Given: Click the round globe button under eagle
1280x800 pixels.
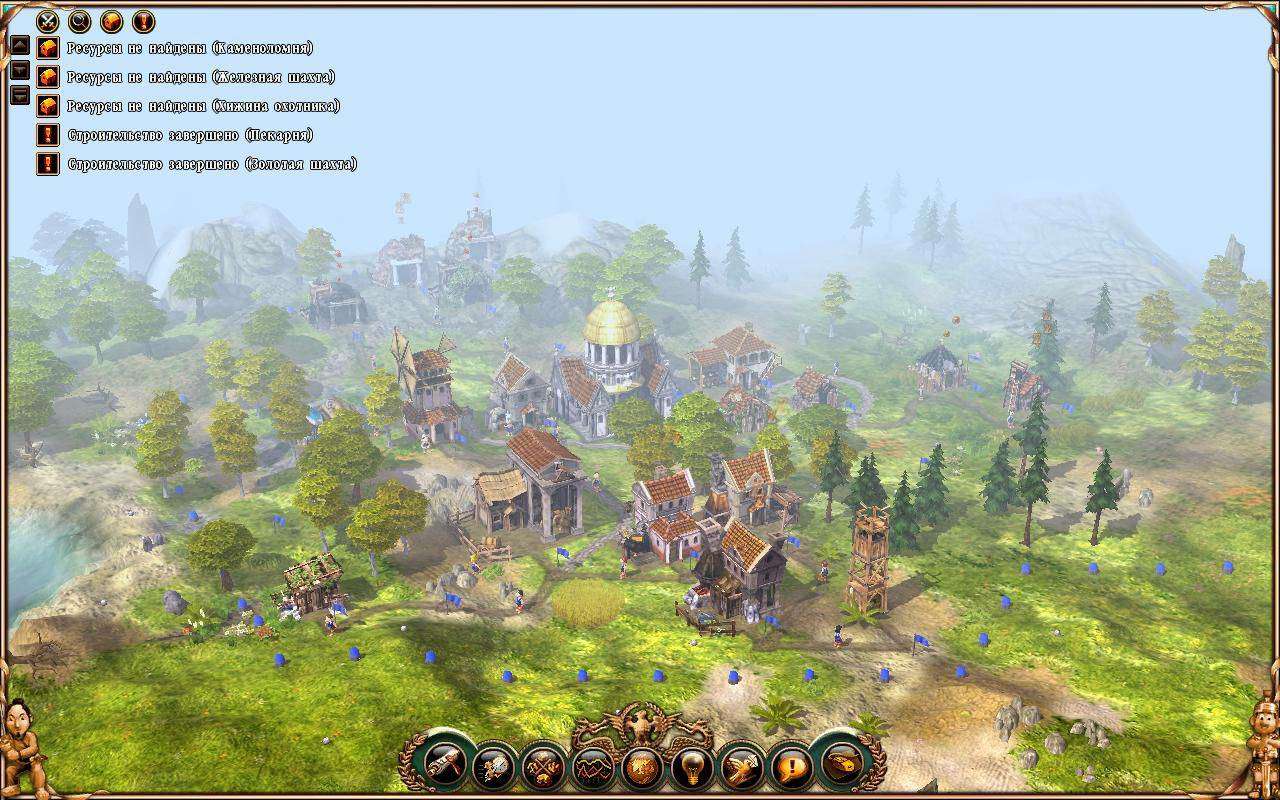Looking at the screenshot, I should point(643,767).
